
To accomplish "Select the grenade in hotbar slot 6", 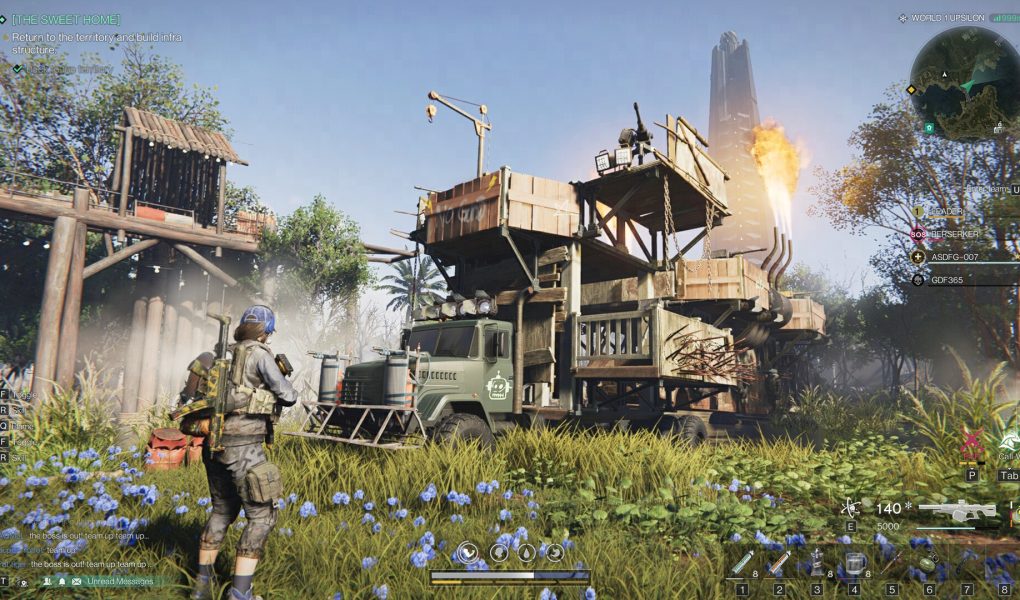I will tap(929, 564).
